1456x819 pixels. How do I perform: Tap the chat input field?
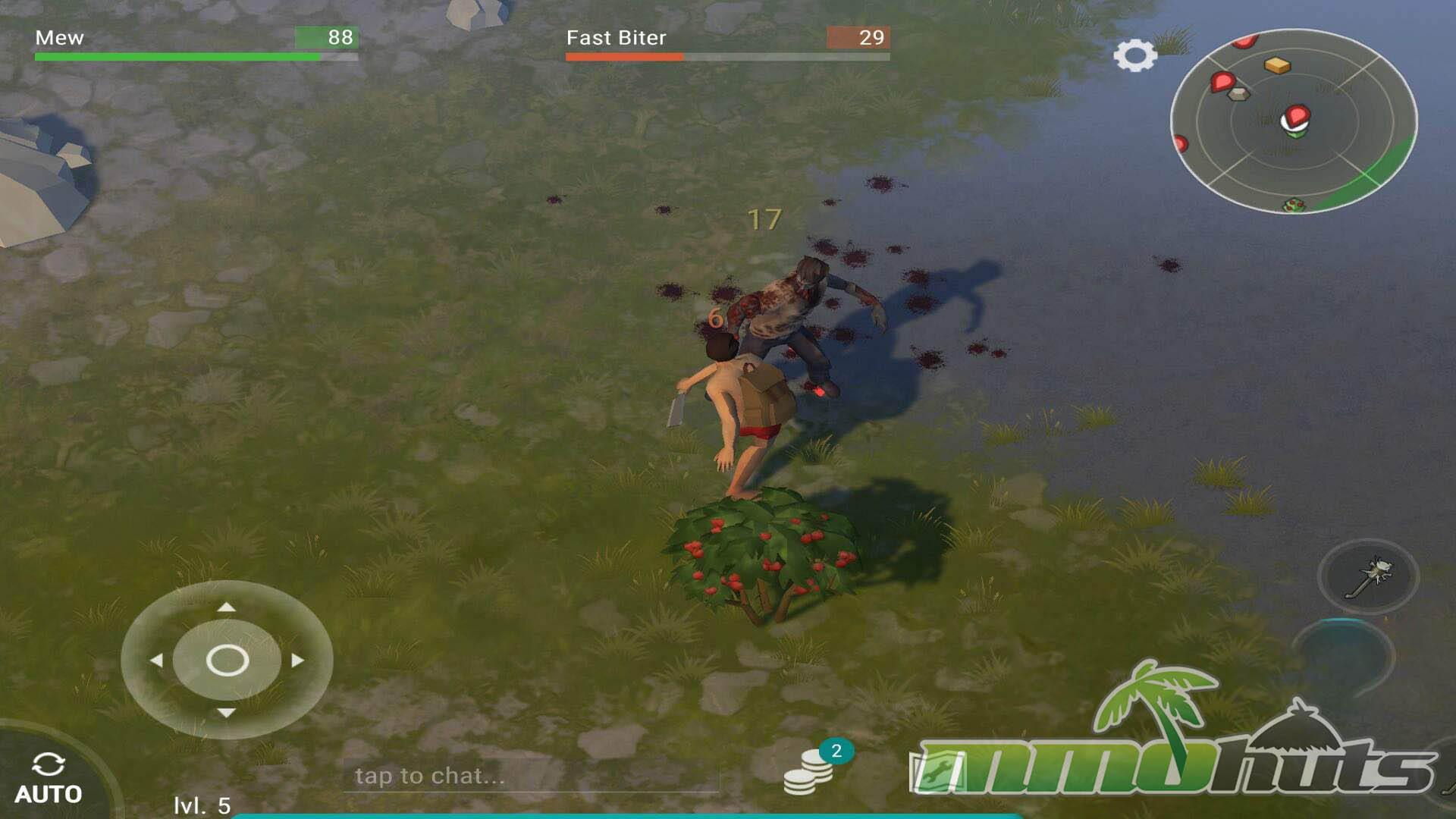click(531, 776)
